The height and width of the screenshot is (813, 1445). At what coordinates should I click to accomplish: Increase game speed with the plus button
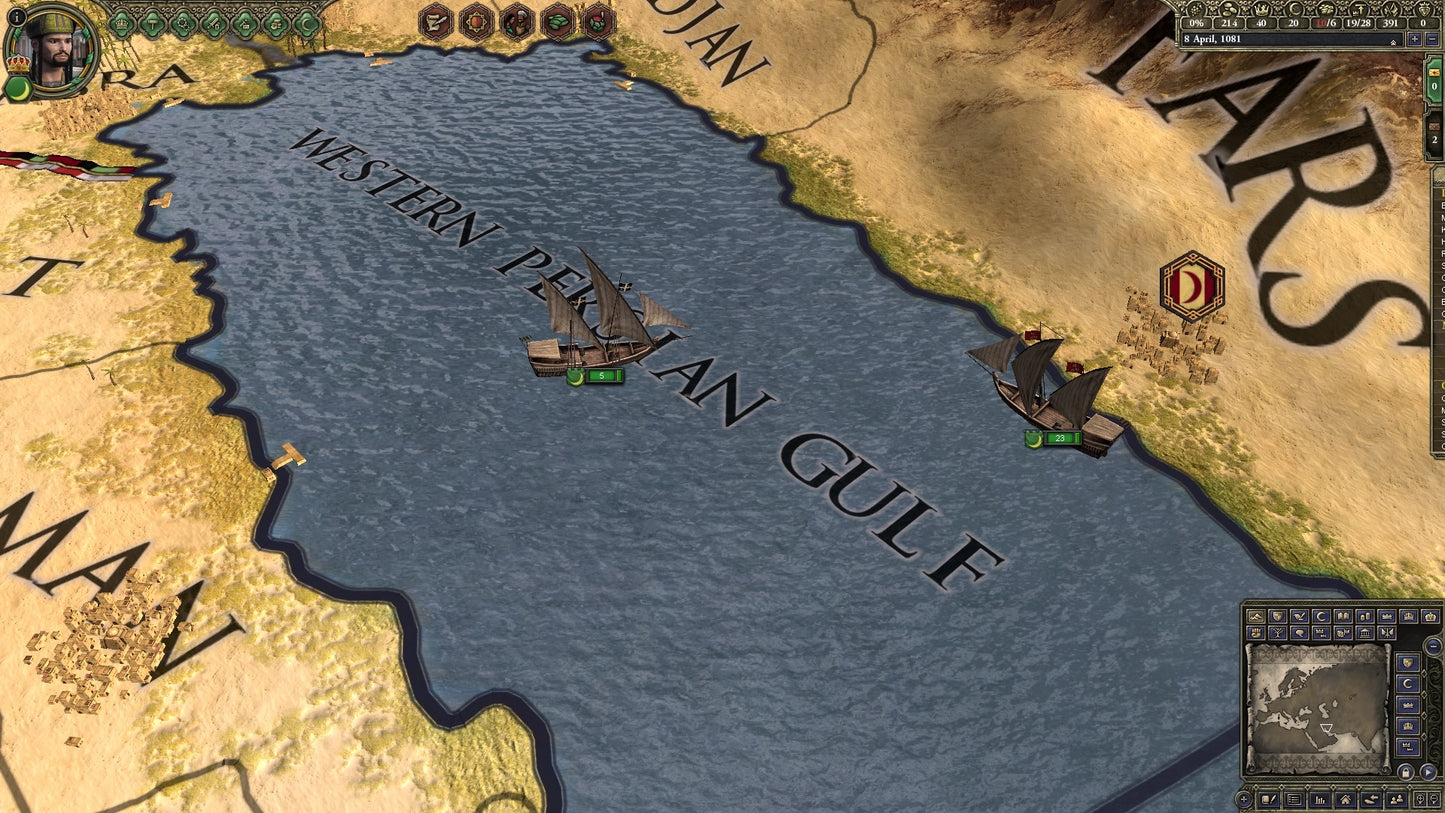point(1415,39)
